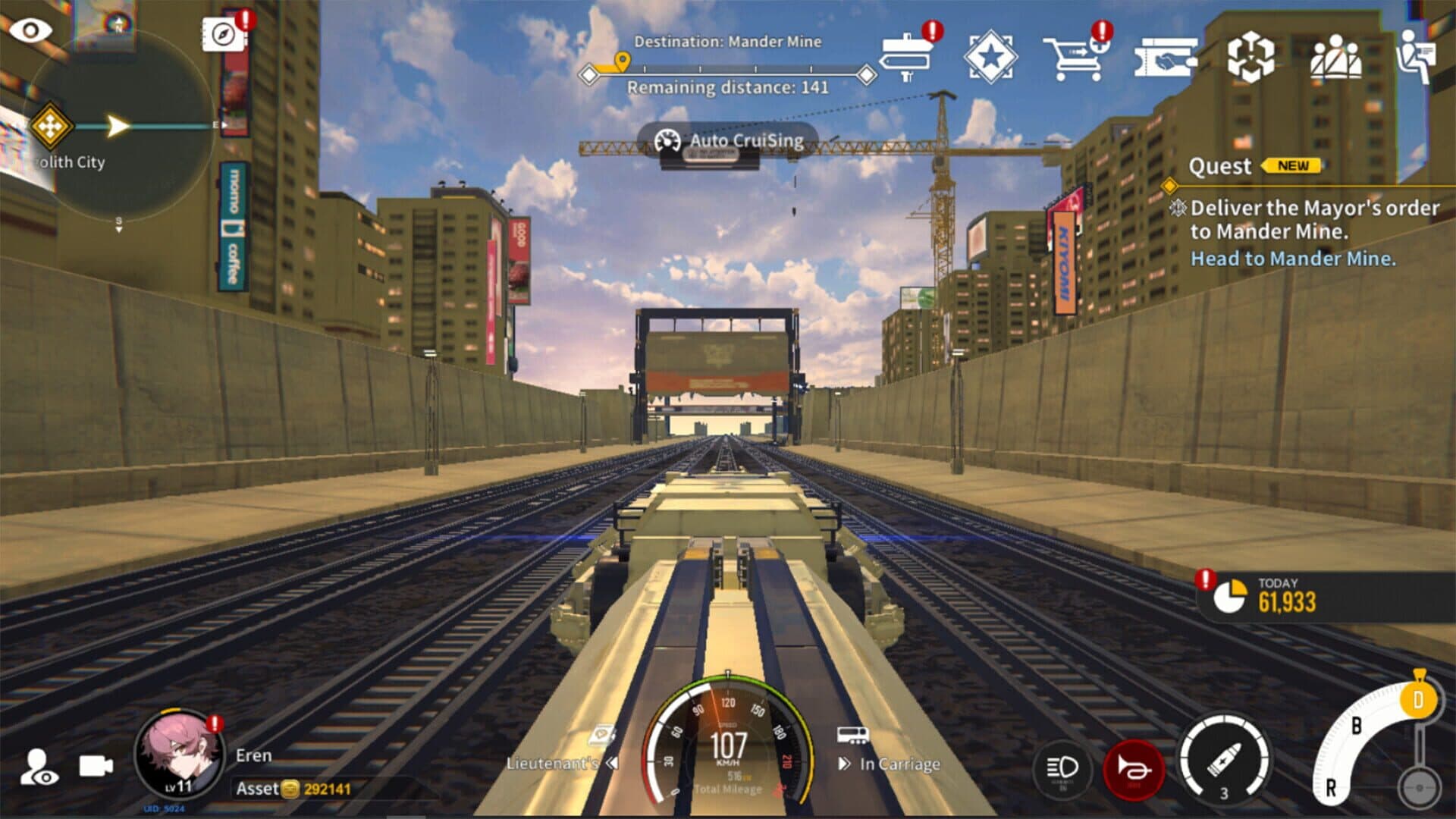Go to the Lieutenant's room
The width and height of the screenshot is (1456, 819).
click(x=561, y=762)
